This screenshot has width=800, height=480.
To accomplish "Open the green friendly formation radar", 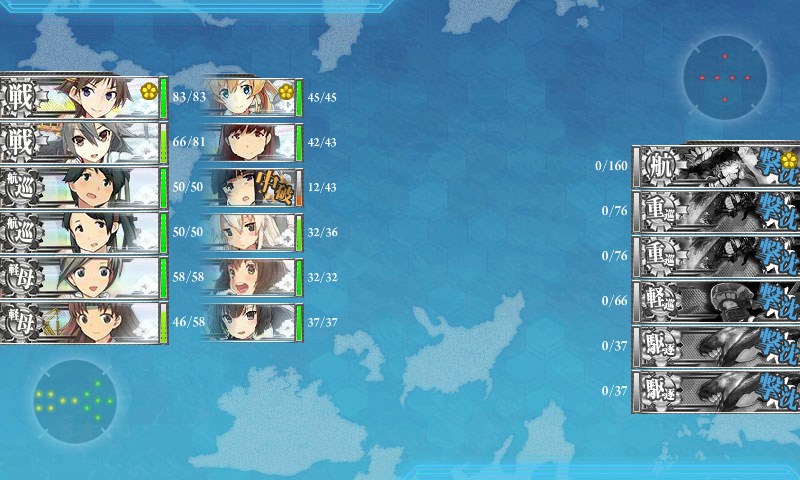I will click(x=74, y=402).
